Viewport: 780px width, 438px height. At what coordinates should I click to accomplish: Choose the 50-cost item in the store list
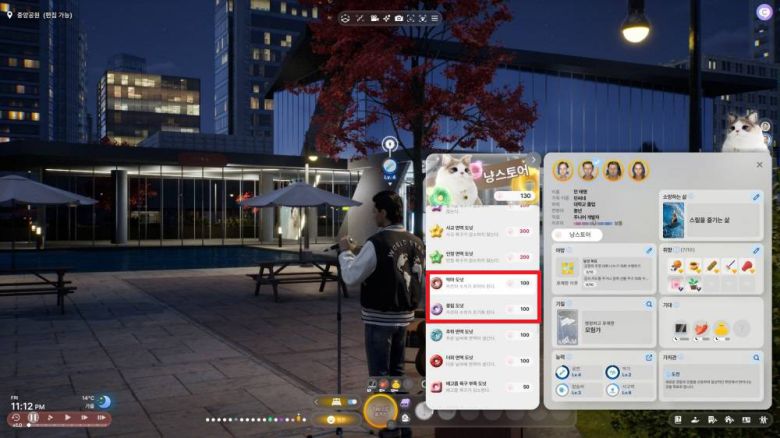[x=478, y=386]
